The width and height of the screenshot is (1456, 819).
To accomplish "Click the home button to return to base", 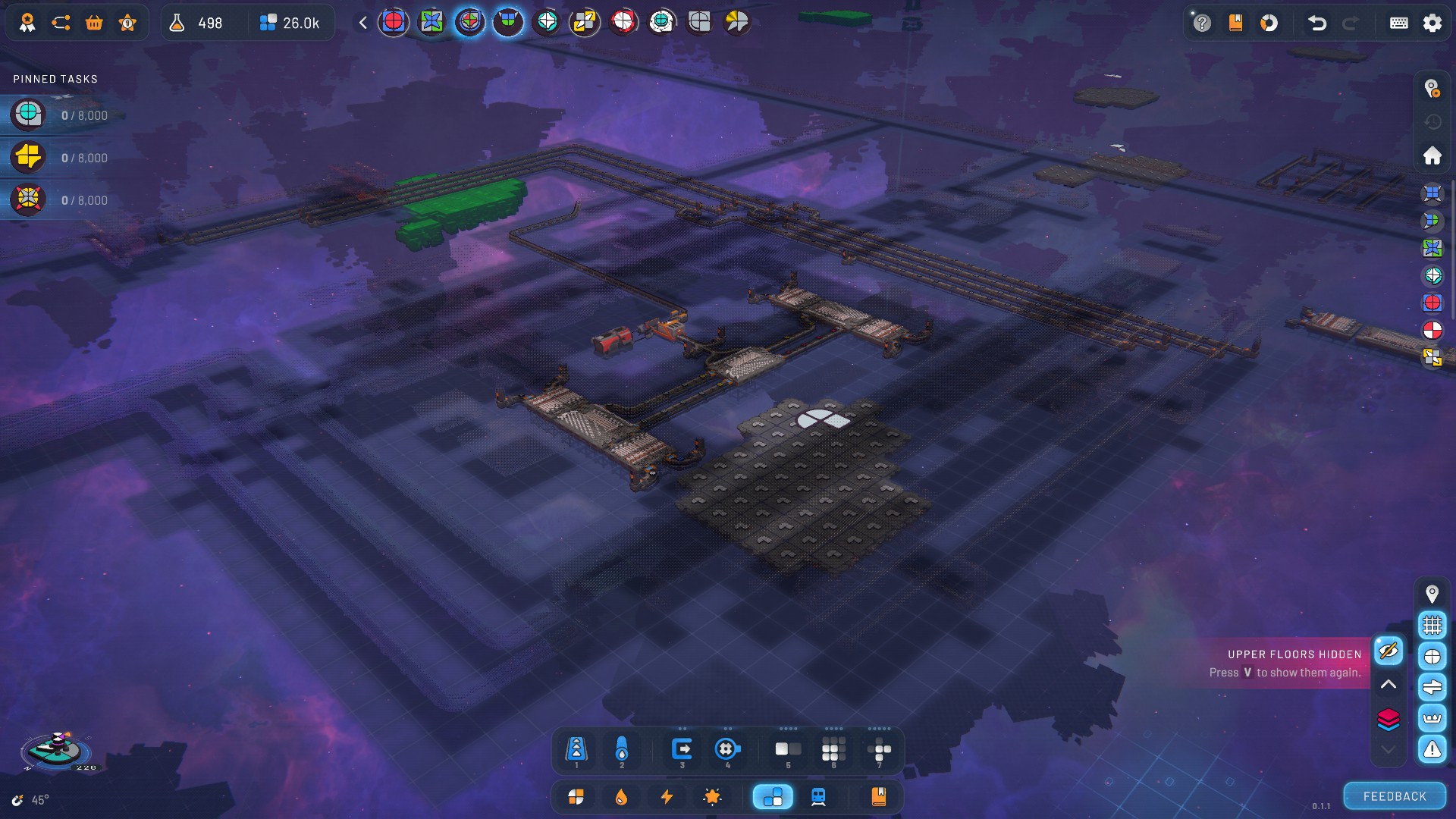I will 1432,155.
